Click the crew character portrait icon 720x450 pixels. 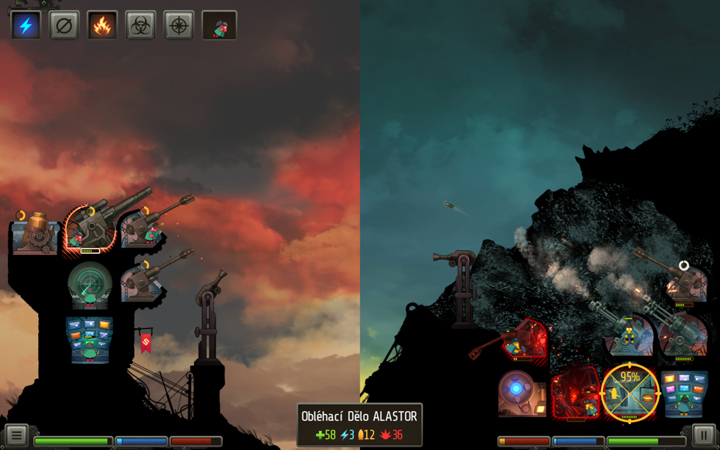point(219,24)
